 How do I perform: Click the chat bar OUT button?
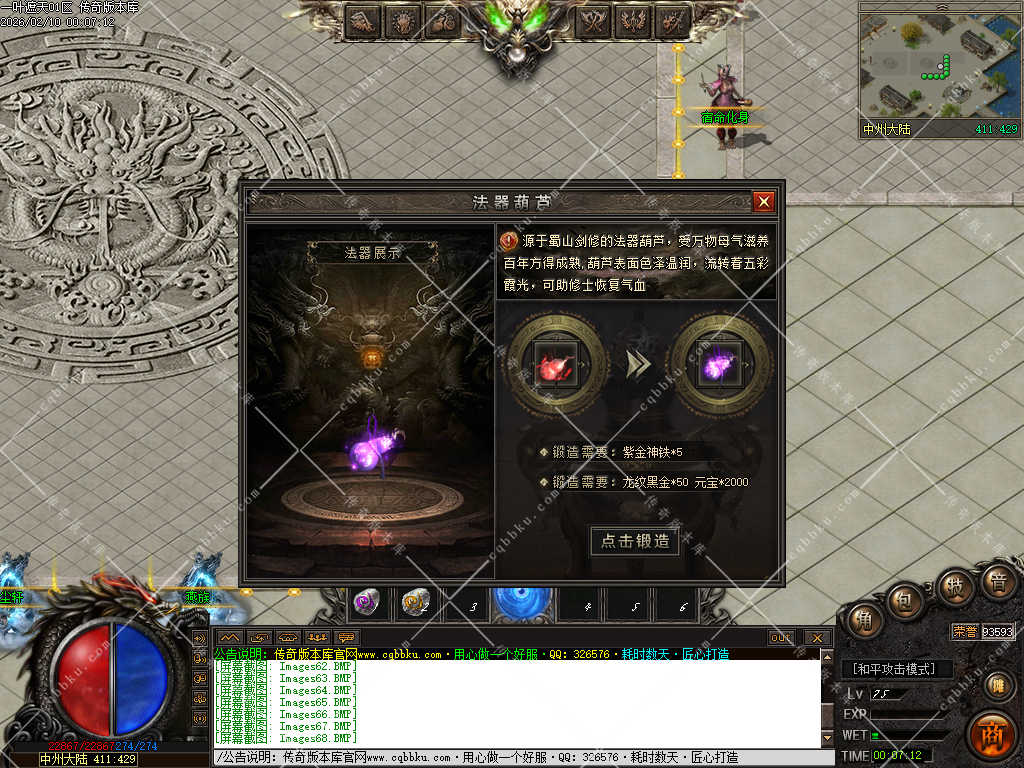(781, 637)
